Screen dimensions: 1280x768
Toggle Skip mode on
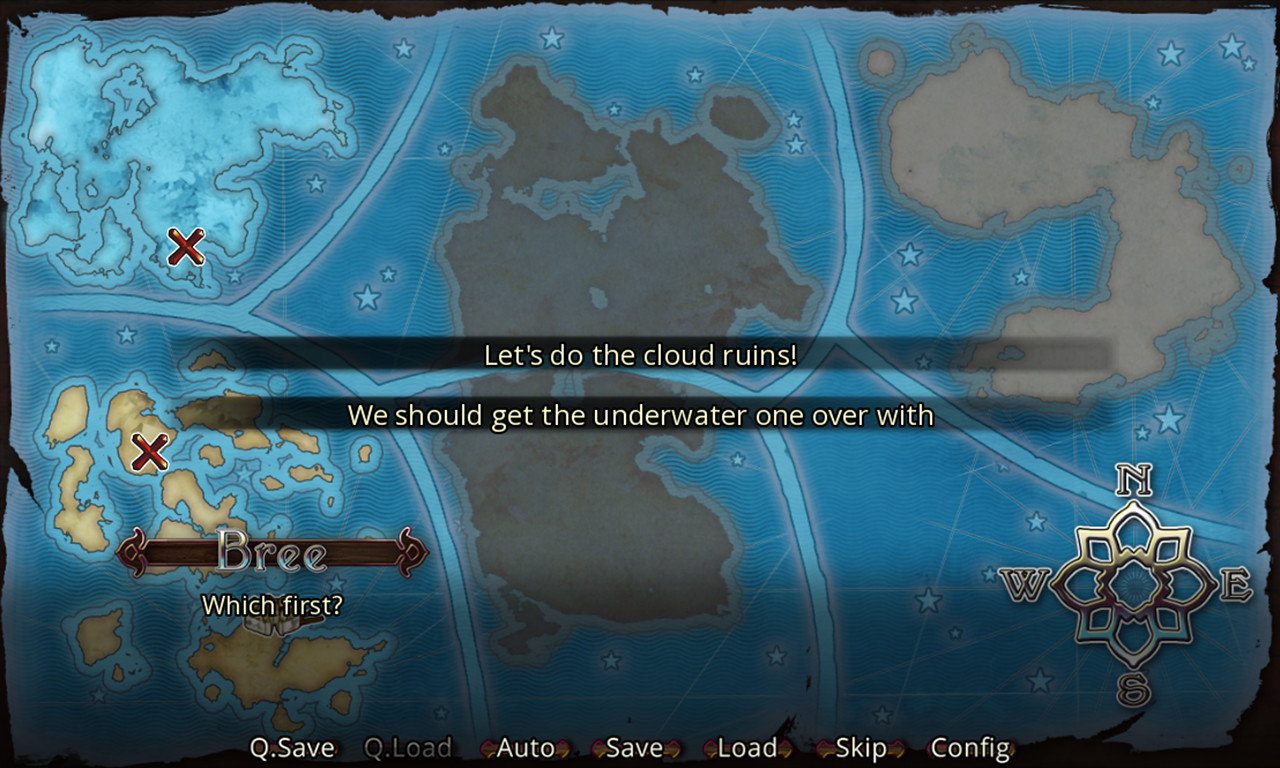tap(861, 747)
